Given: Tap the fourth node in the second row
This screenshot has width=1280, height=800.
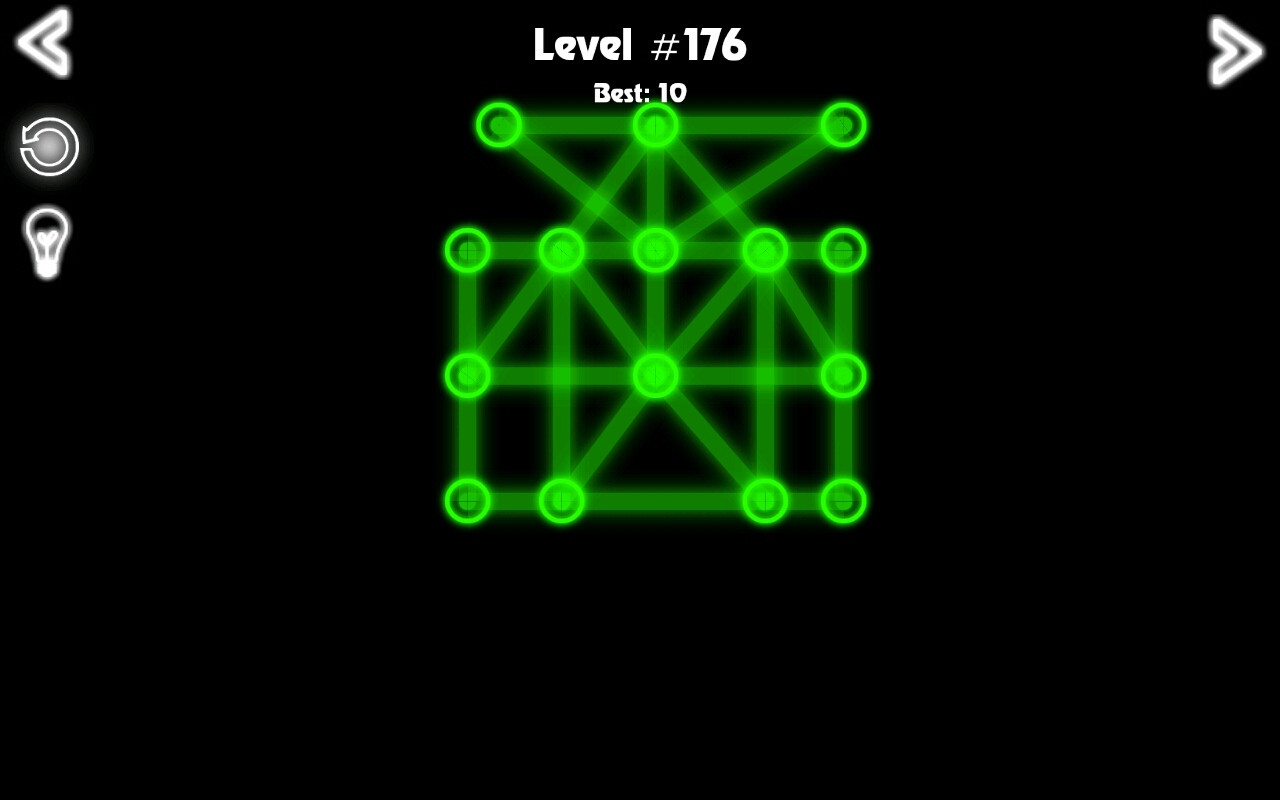Looking at the screenshot, I should point(765,251).
